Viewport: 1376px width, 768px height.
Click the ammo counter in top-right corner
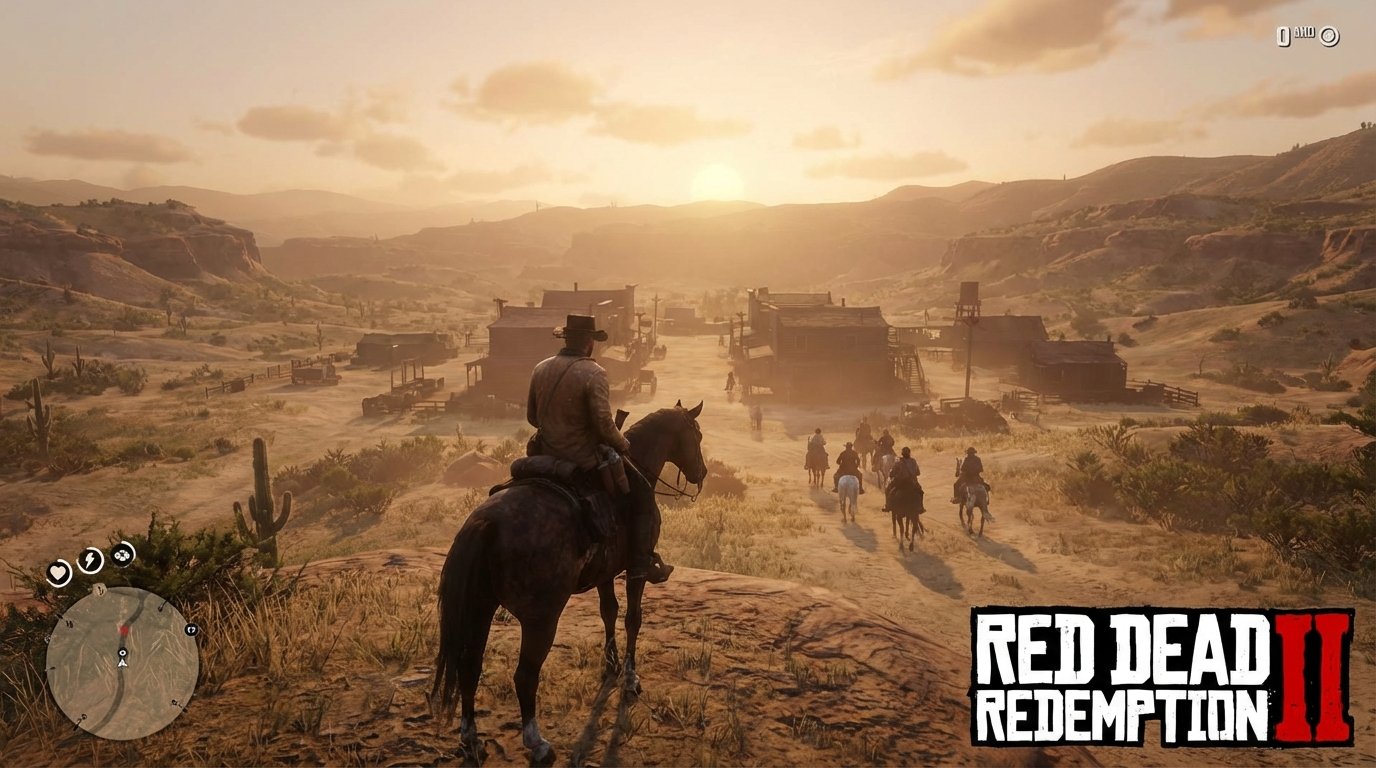(x=1284, y=37)
